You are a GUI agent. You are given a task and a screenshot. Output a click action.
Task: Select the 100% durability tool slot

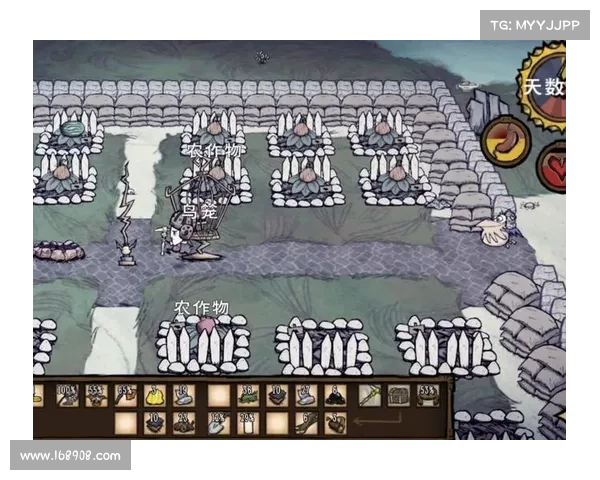[67, 395]
